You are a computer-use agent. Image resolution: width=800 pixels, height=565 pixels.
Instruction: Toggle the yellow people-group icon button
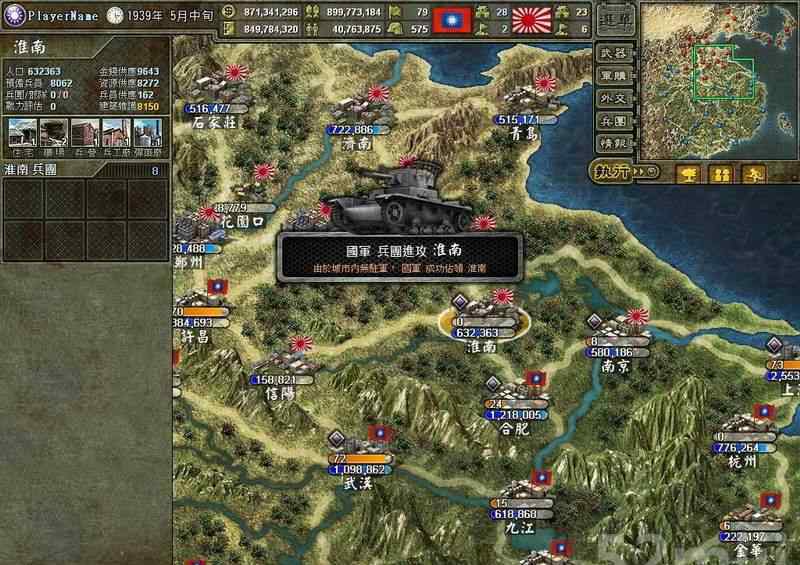point(721,174)
